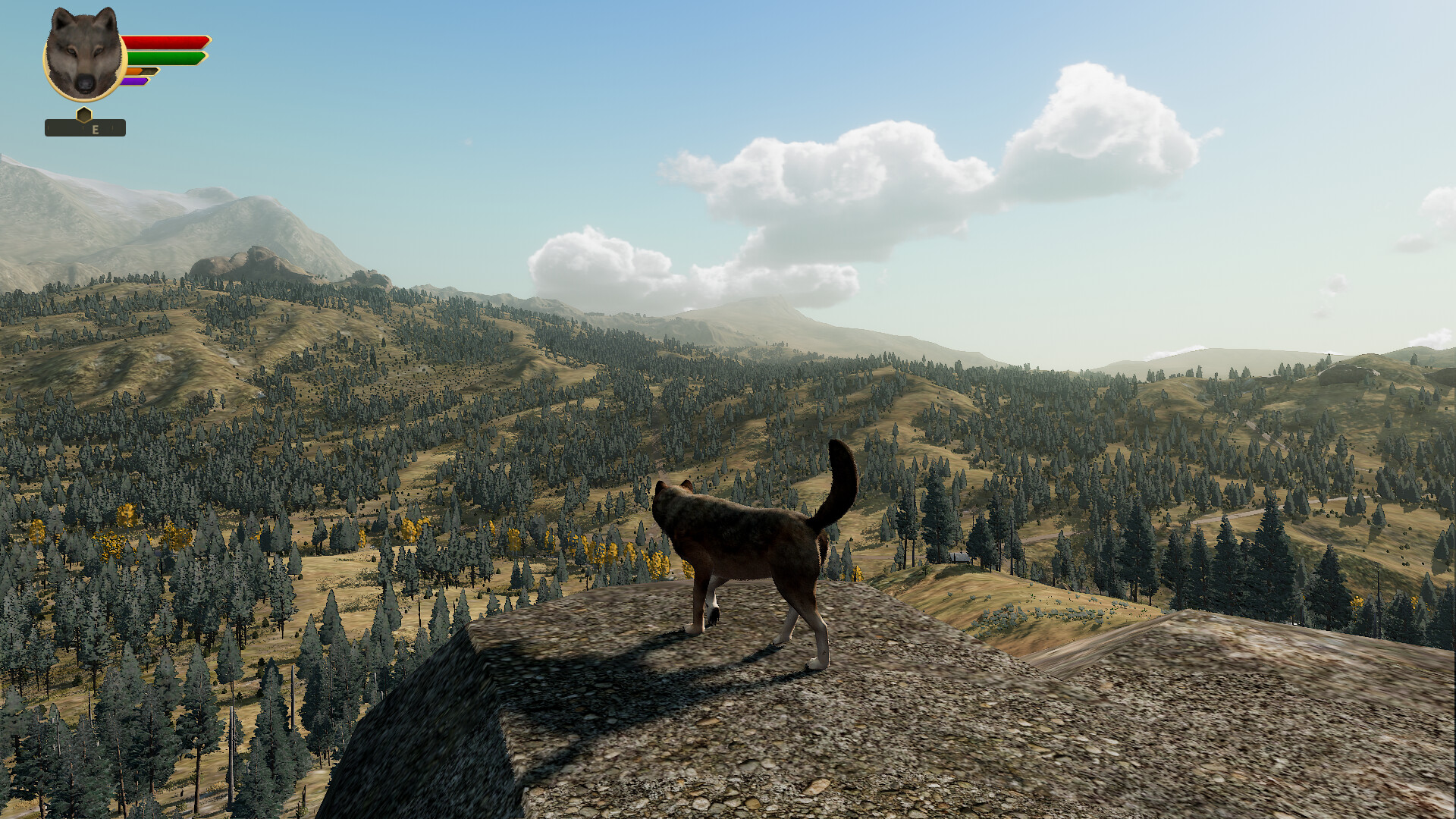The image size is (1456, 819).
Task: Click the tick mark right of E
Action: (111, 127)
